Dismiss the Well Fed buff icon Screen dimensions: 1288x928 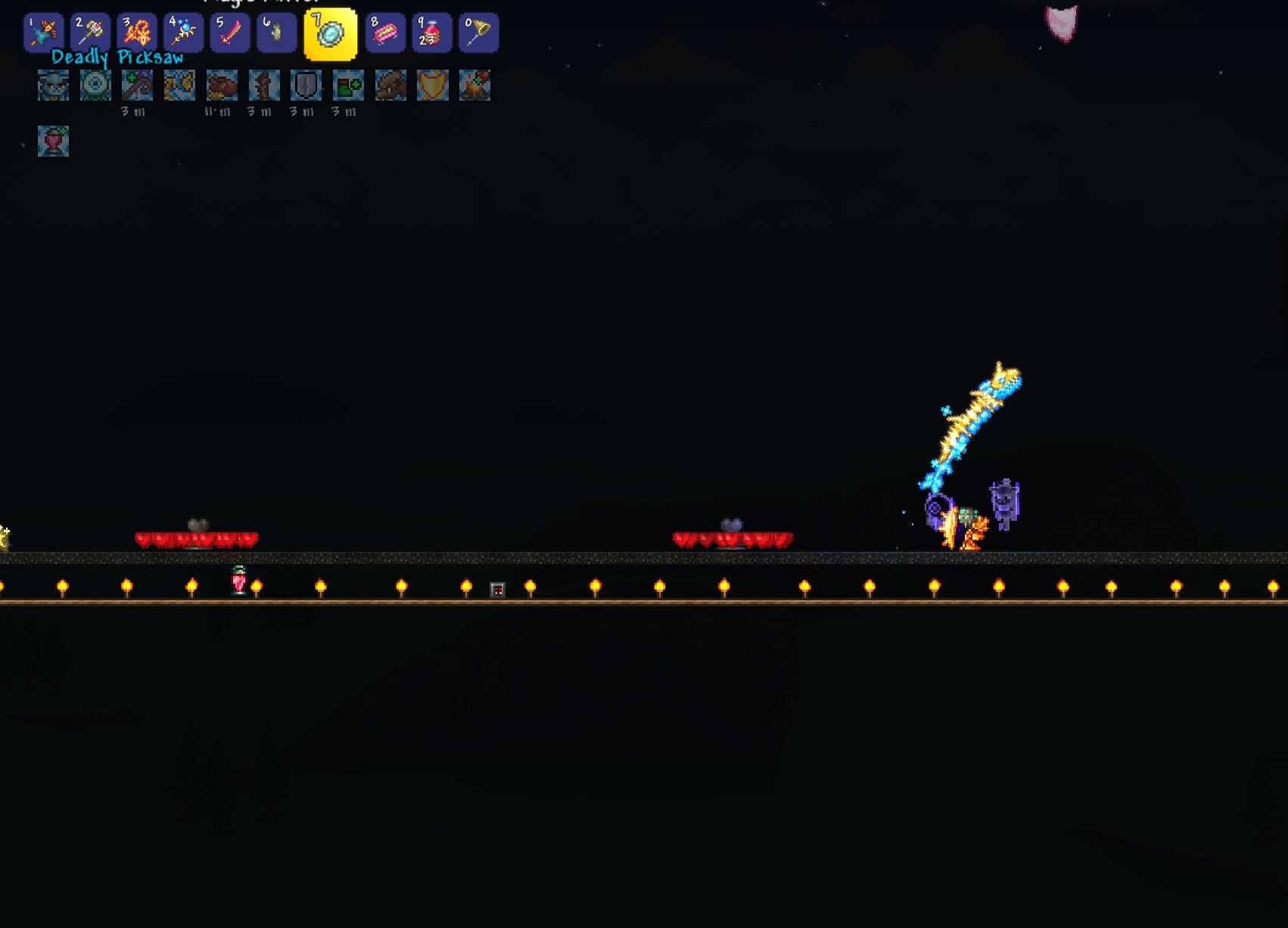pyautogui.click(x=222, y=86)
